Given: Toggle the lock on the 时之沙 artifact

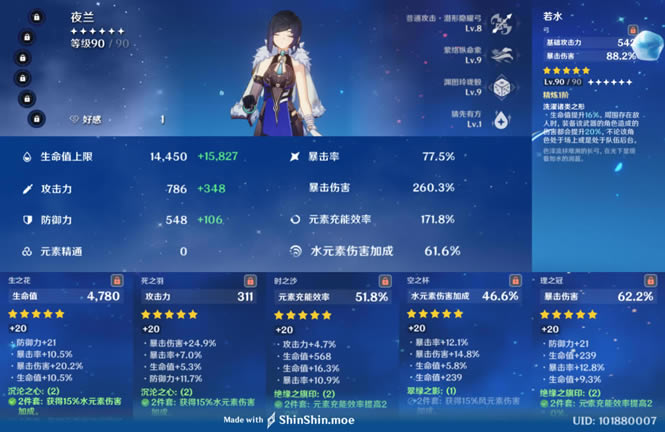Looking at the screenshot, I should coord(383,281).
